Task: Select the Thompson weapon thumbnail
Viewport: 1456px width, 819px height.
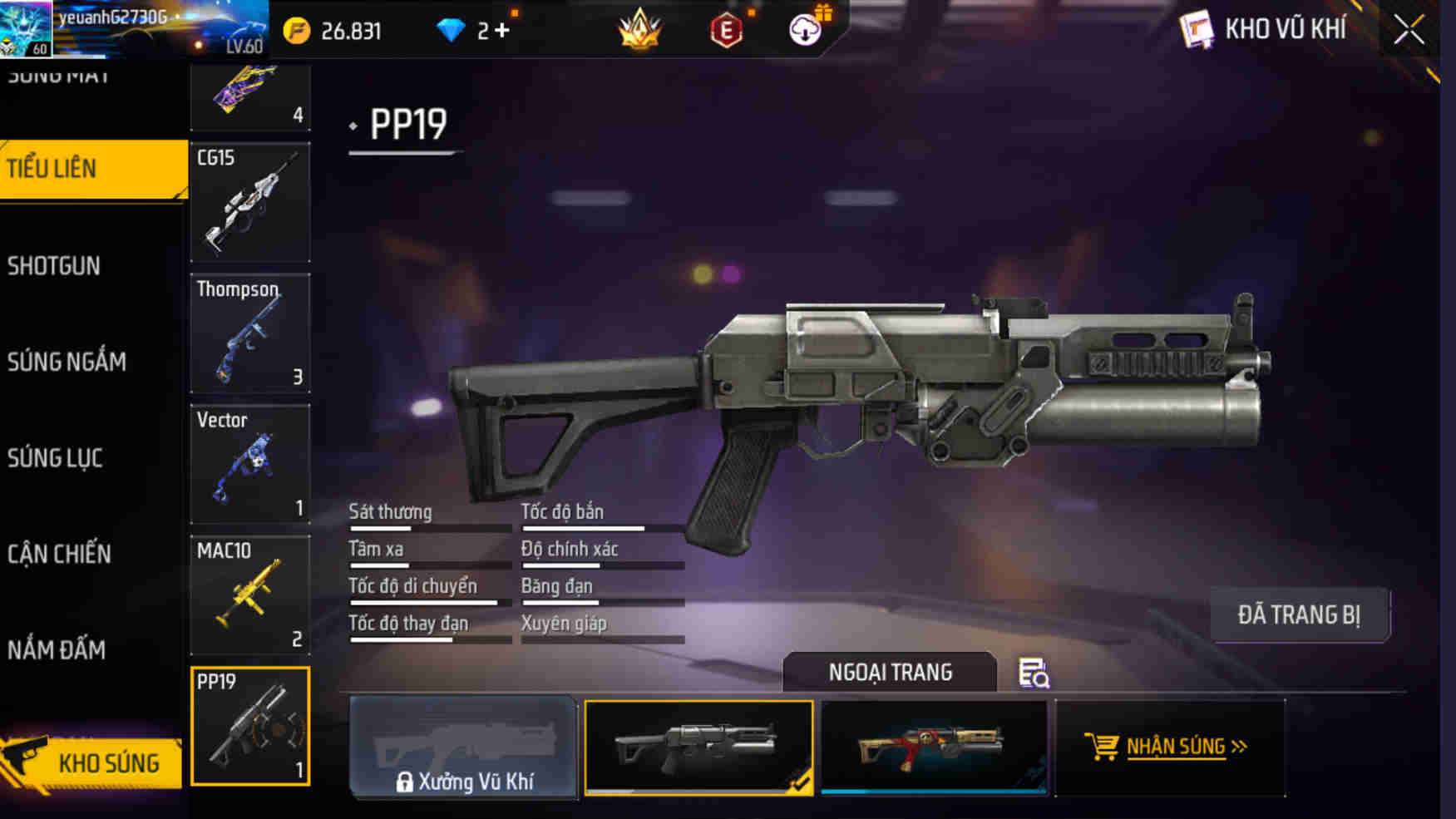Action: coord(249,333)
